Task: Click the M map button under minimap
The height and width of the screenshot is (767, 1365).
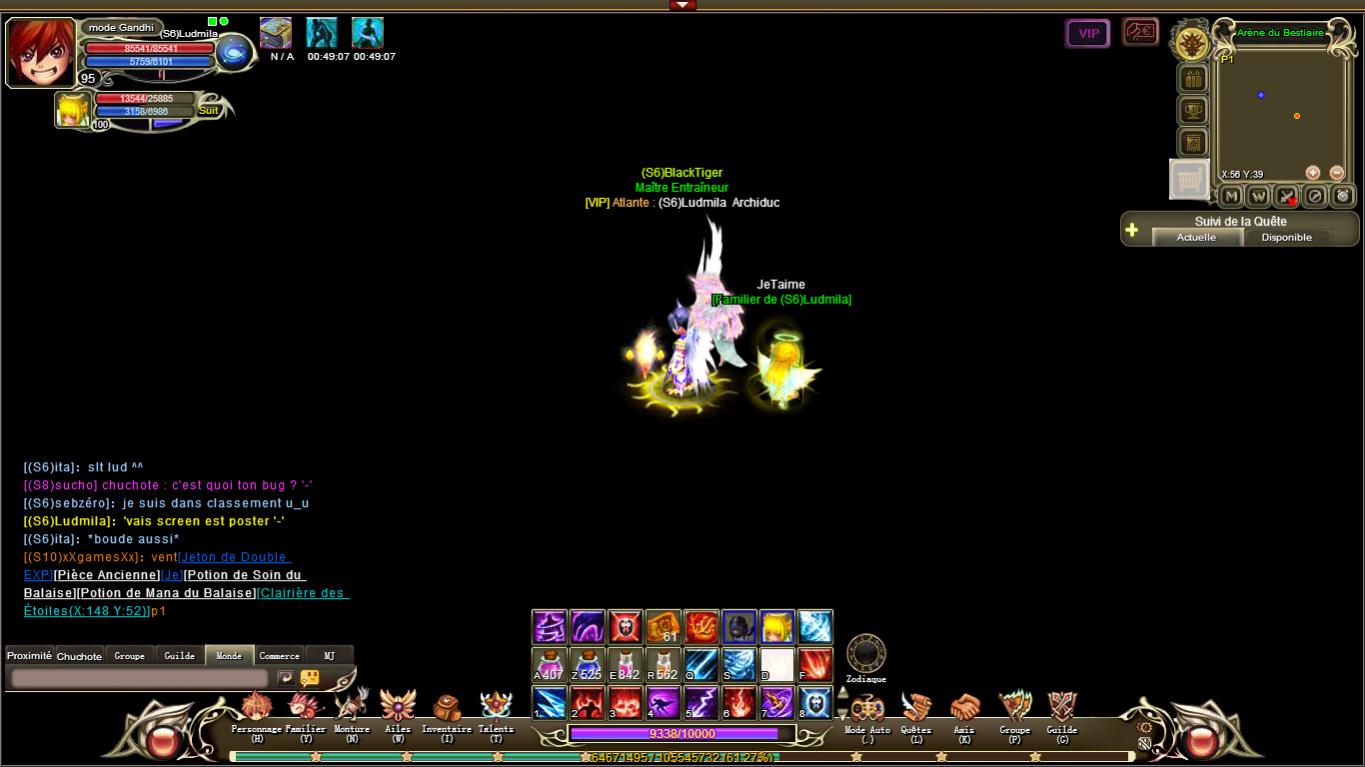Action: point(1232,196)
